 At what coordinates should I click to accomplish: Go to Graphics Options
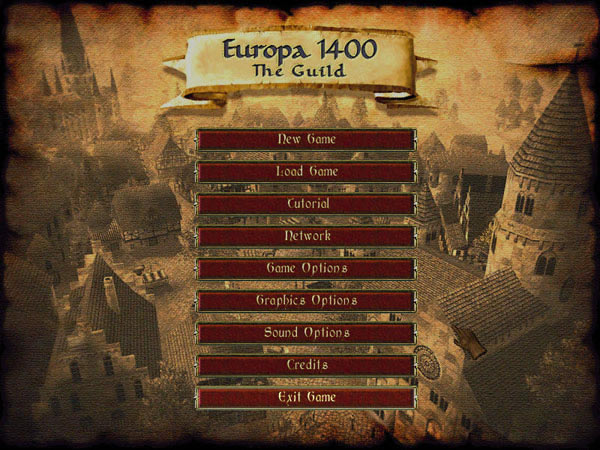point(306,301)
